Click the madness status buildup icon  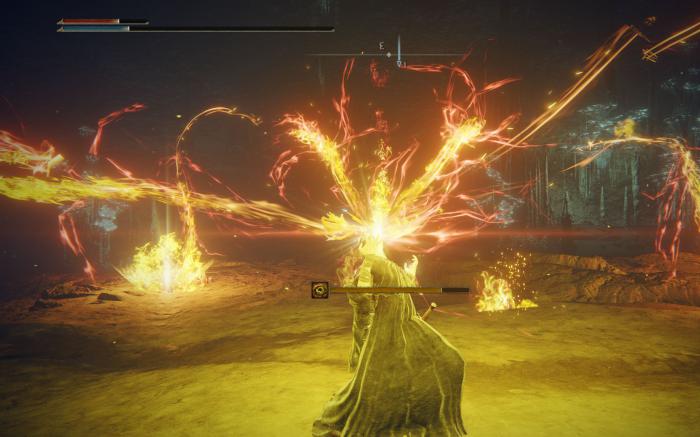click(320, 290)
